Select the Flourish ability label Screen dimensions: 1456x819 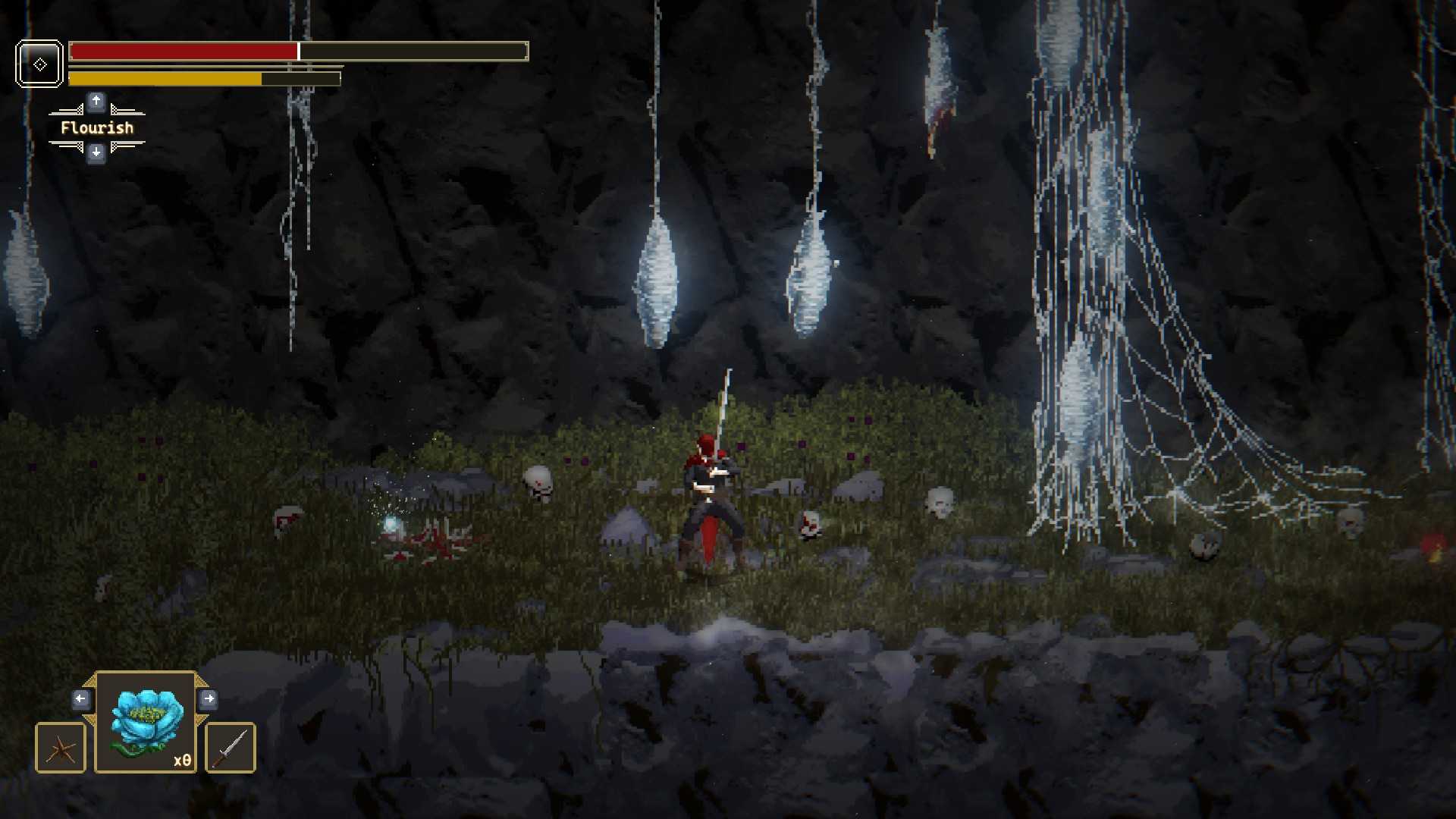97,128
